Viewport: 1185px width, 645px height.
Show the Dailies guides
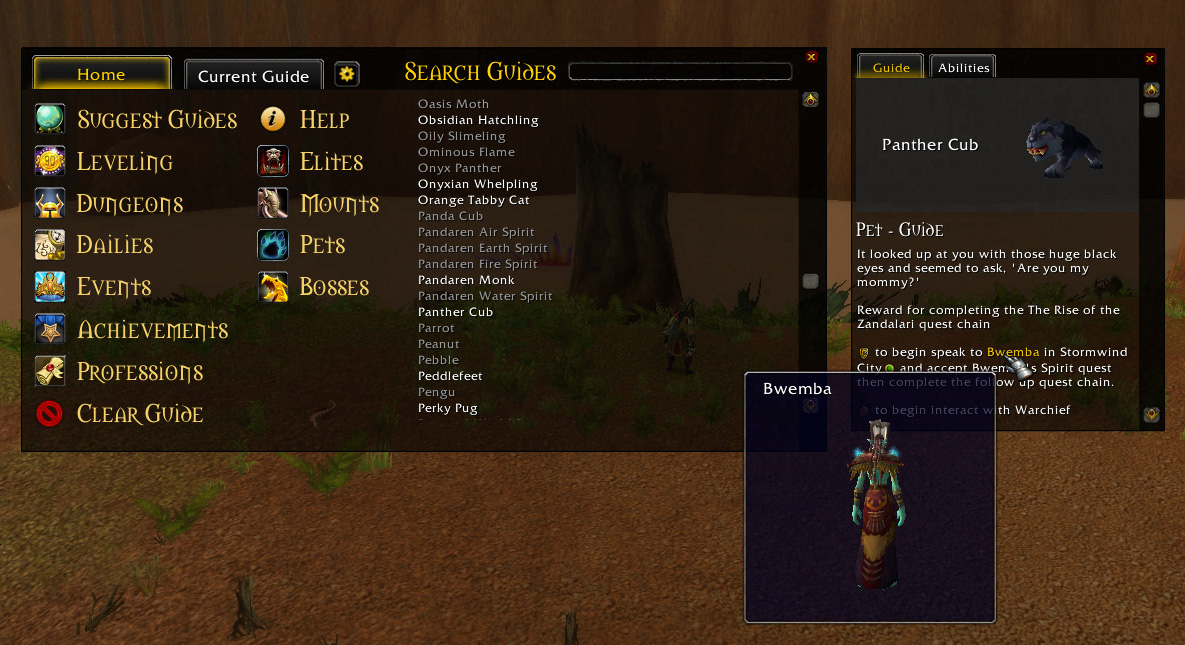click(114, 245)
